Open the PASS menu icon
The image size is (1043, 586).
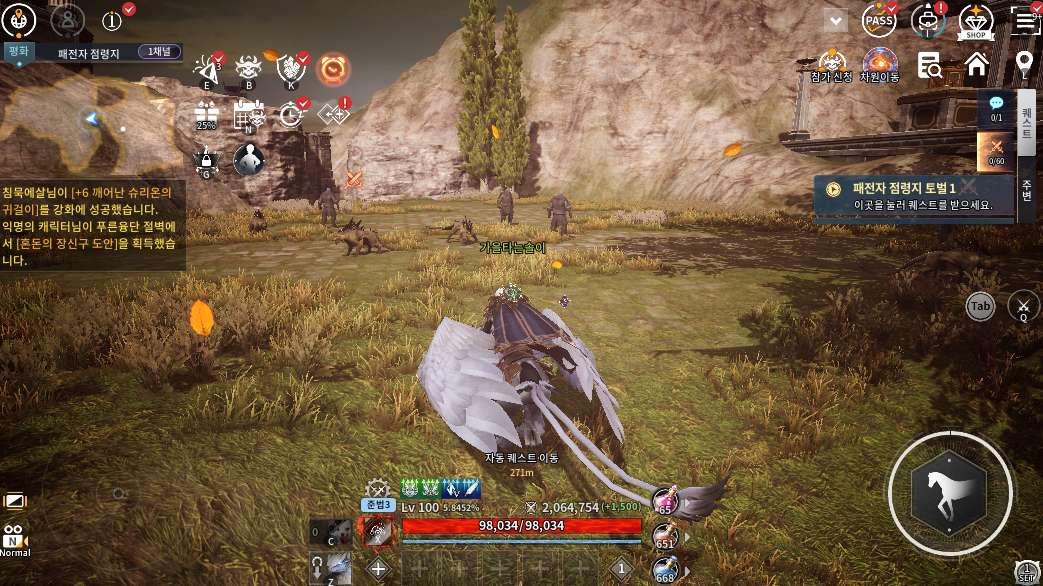click(880, 19)
